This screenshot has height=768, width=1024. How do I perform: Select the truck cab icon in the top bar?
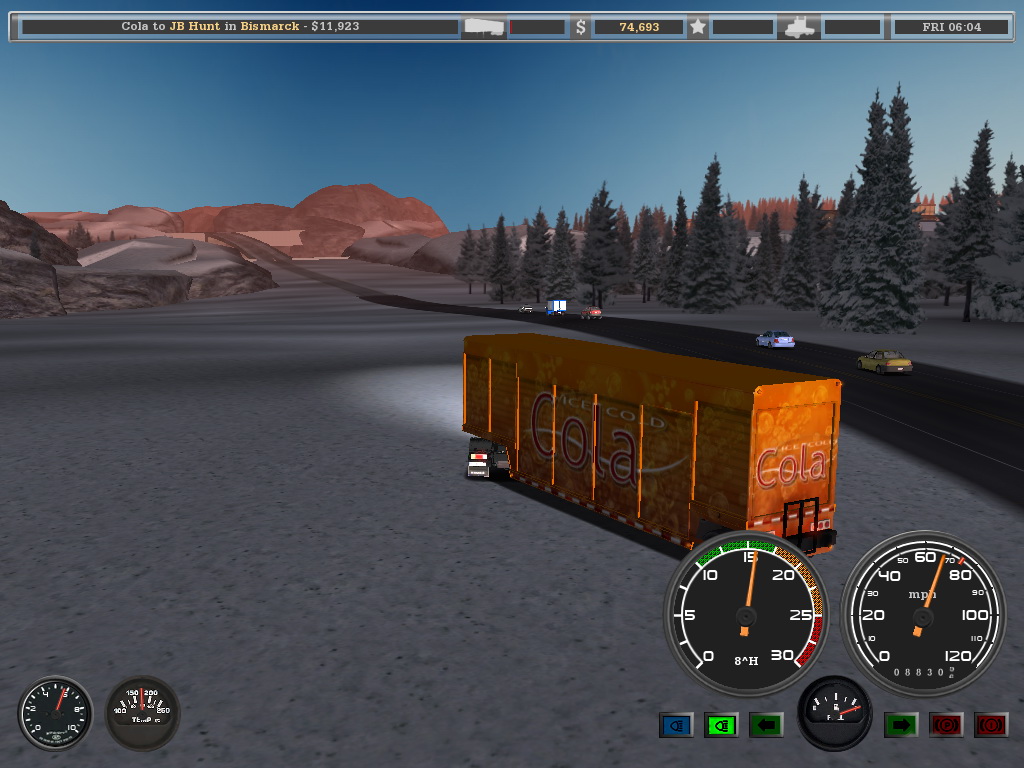pos(799,27)
